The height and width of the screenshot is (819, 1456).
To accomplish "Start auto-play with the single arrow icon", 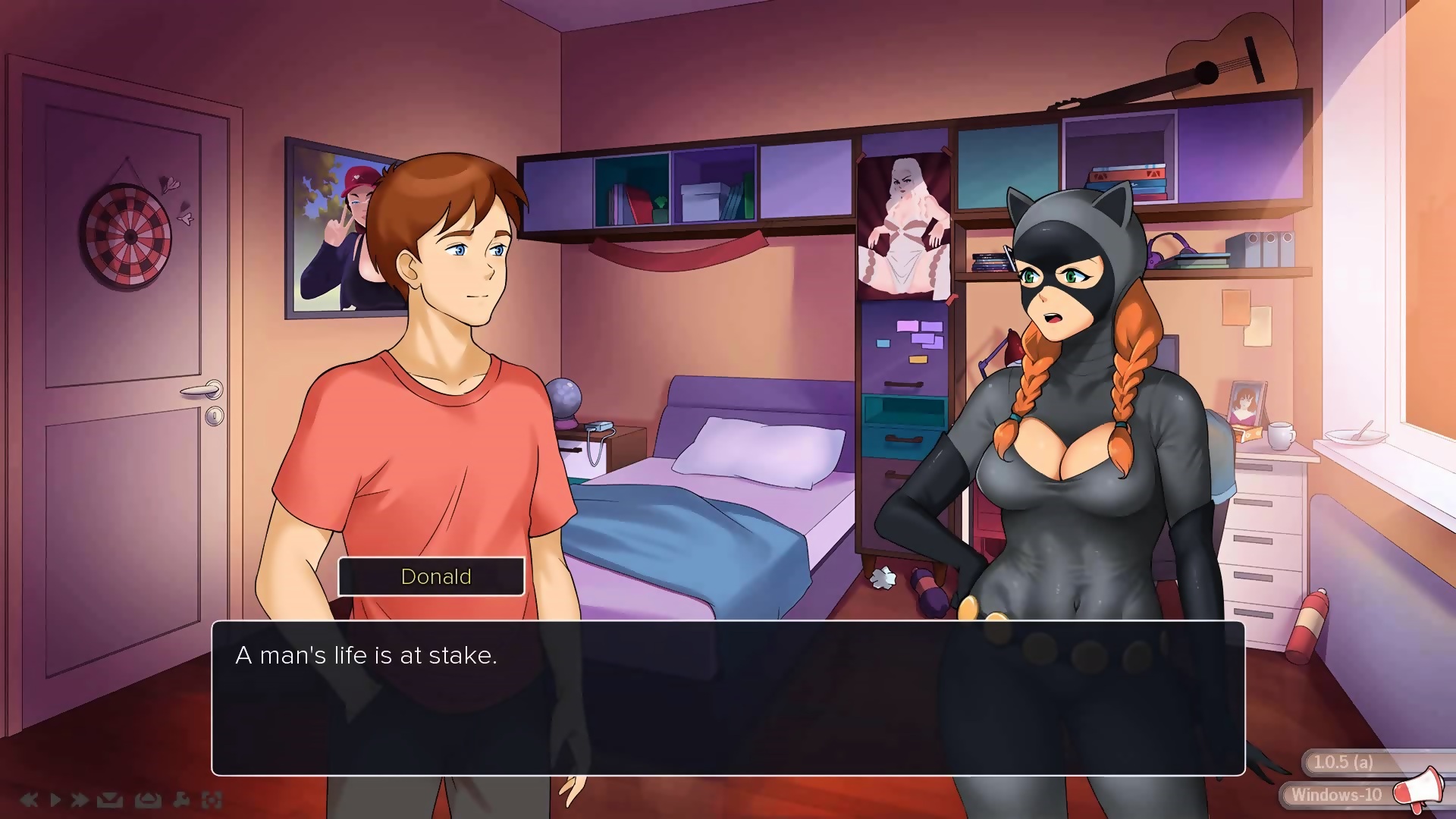I will tap(55, 799).
